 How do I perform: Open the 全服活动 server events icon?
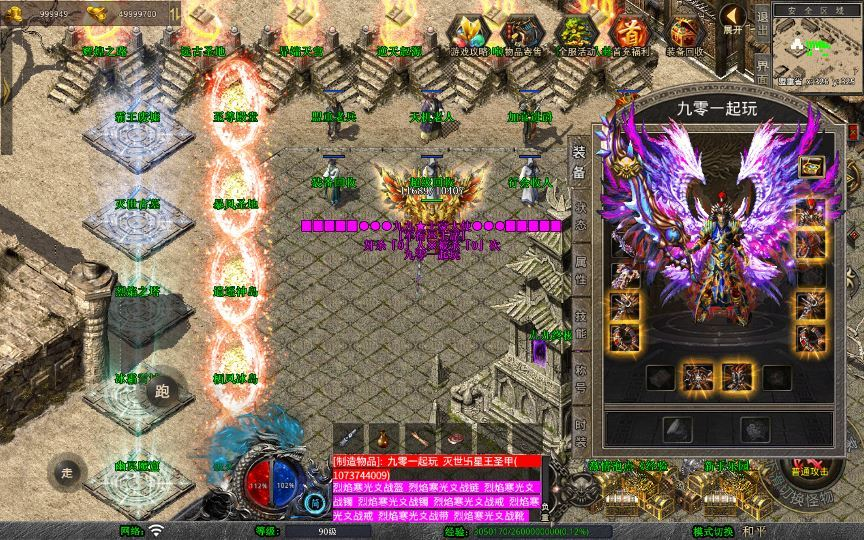575,33
